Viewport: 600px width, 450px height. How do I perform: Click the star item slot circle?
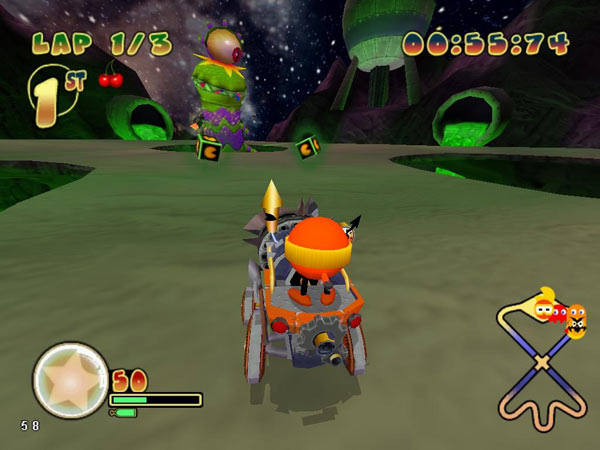point(70,380)
